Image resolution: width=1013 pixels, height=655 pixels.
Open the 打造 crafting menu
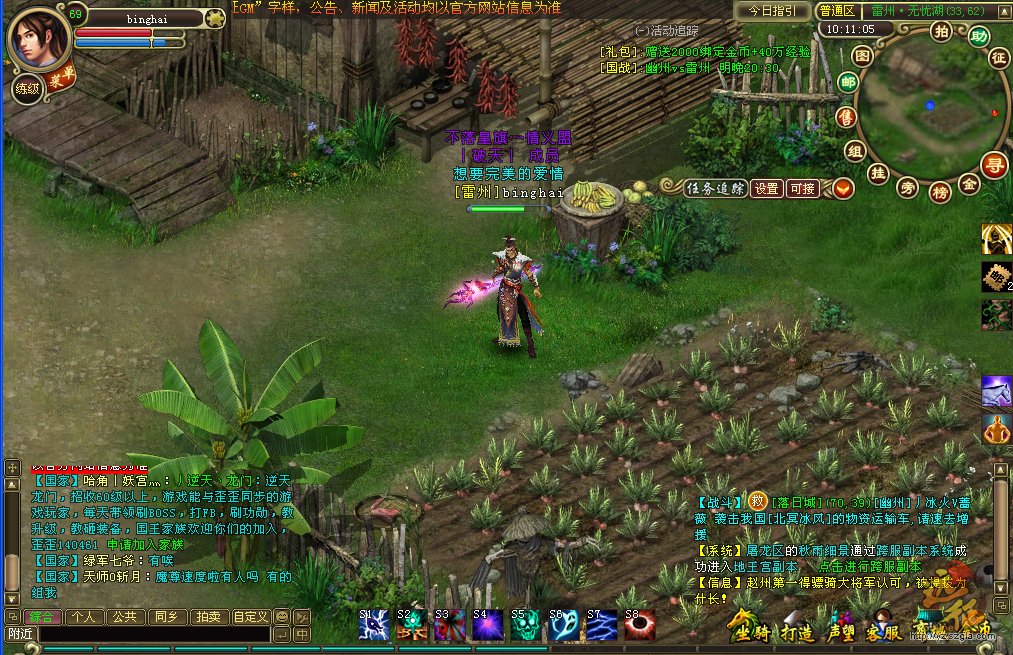coord(799,631)
